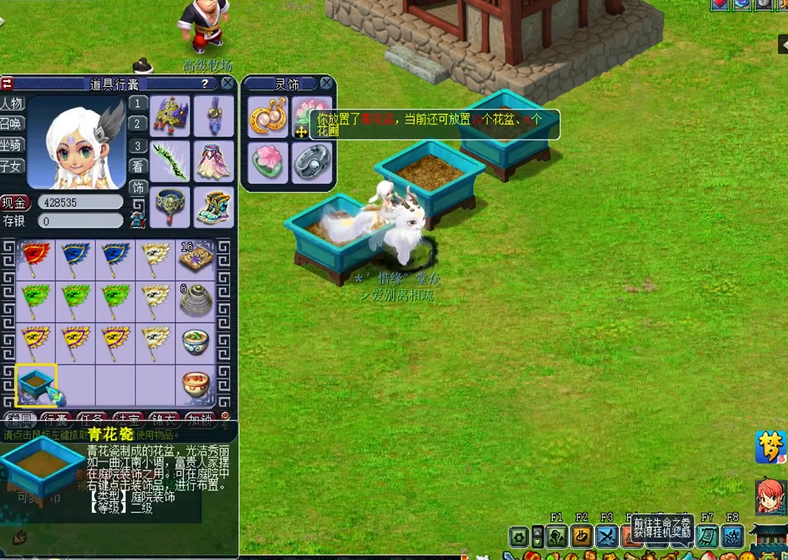This screenshot has height=560, width=788.
Task: Click the equipped green bow weapon slot
Action: coord(170,161)
